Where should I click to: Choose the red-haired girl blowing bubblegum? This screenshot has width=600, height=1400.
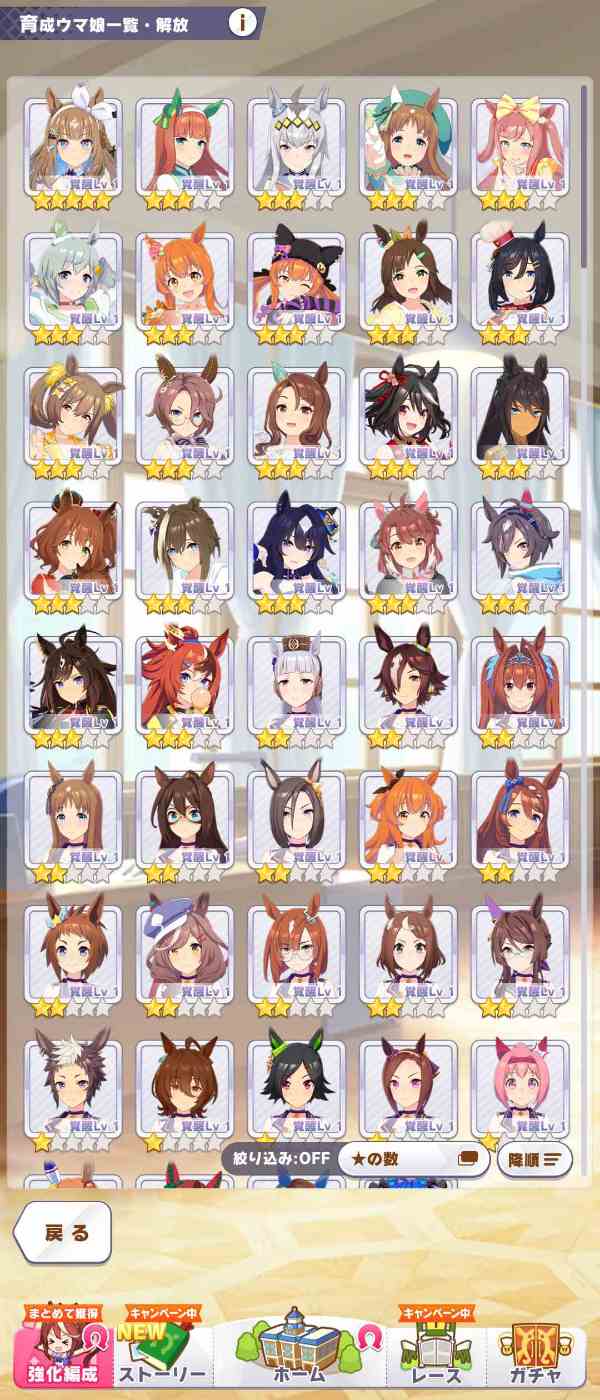pos(184,687)
